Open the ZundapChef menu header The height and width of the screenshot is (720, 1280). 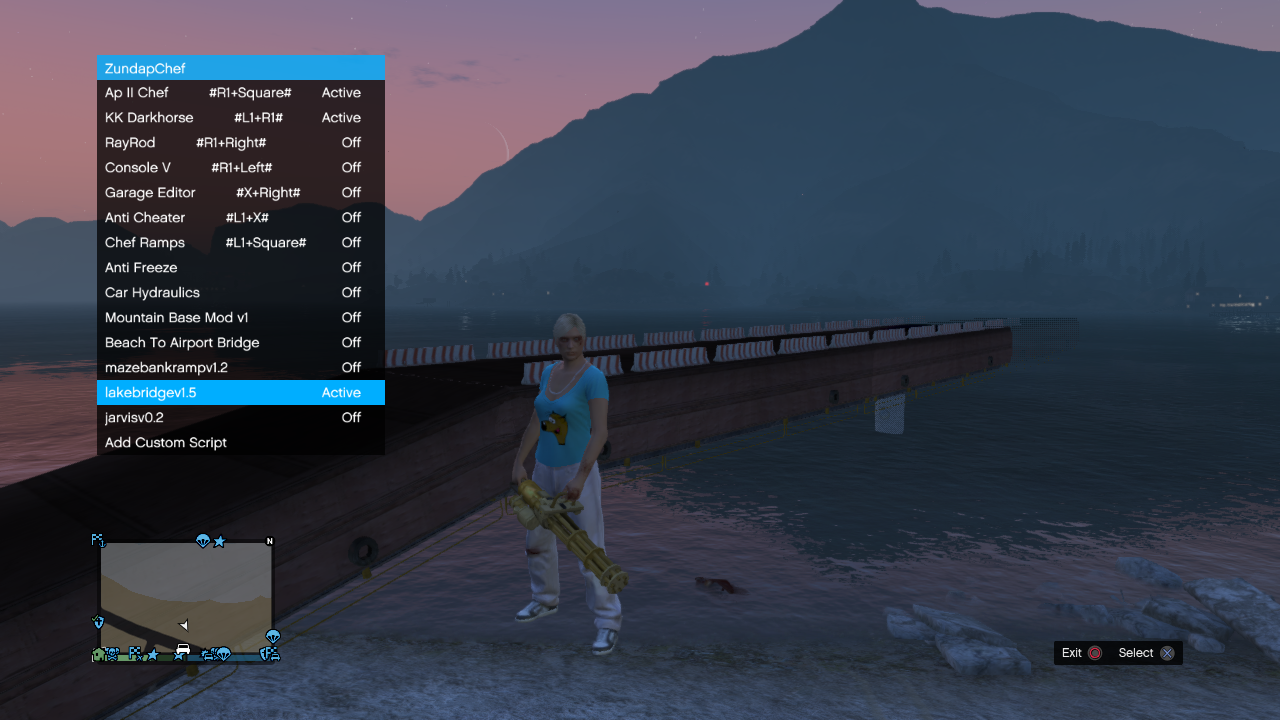click(240, 67)
